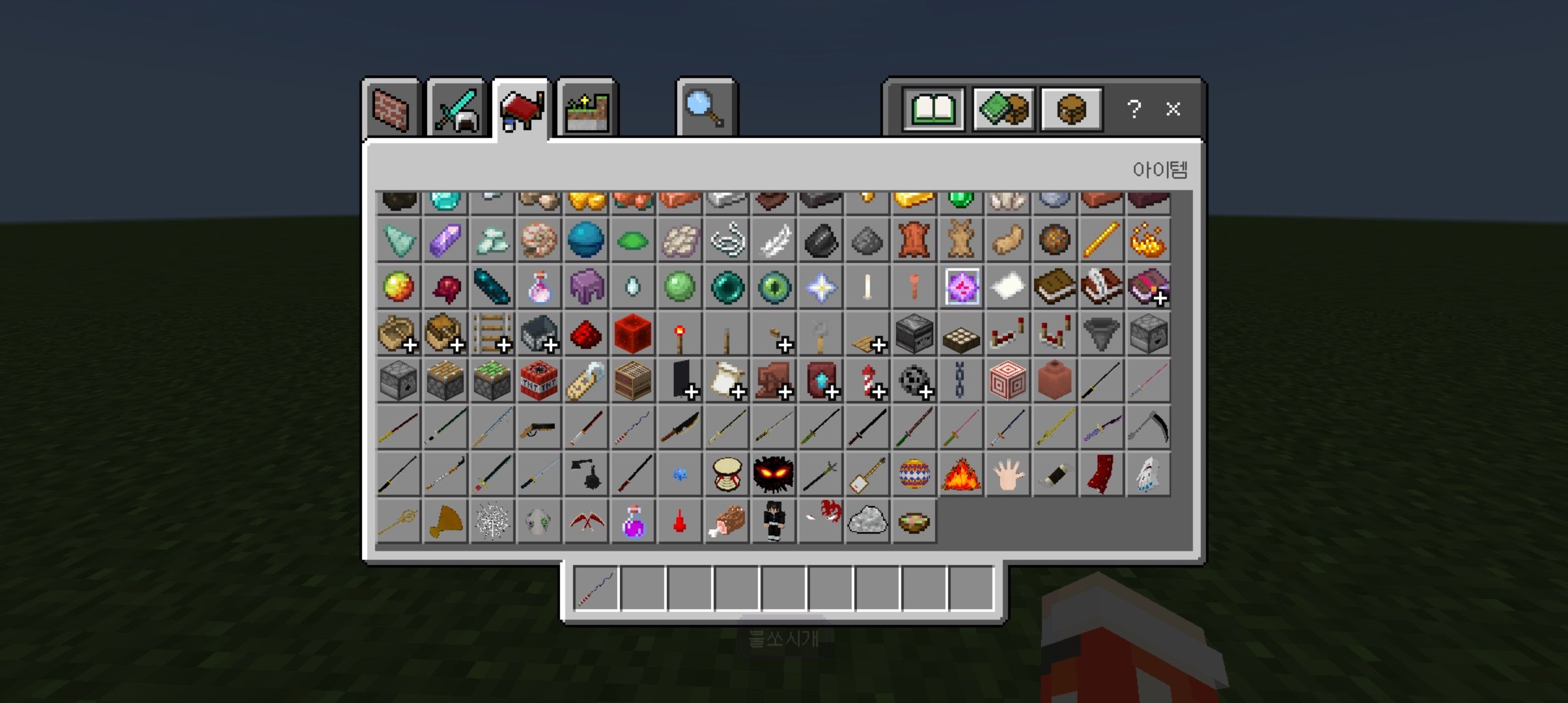The height and width of the screenshot is (703, 1568).
Task: Show the chest inventory view
Action: (x=1071, y=109)
